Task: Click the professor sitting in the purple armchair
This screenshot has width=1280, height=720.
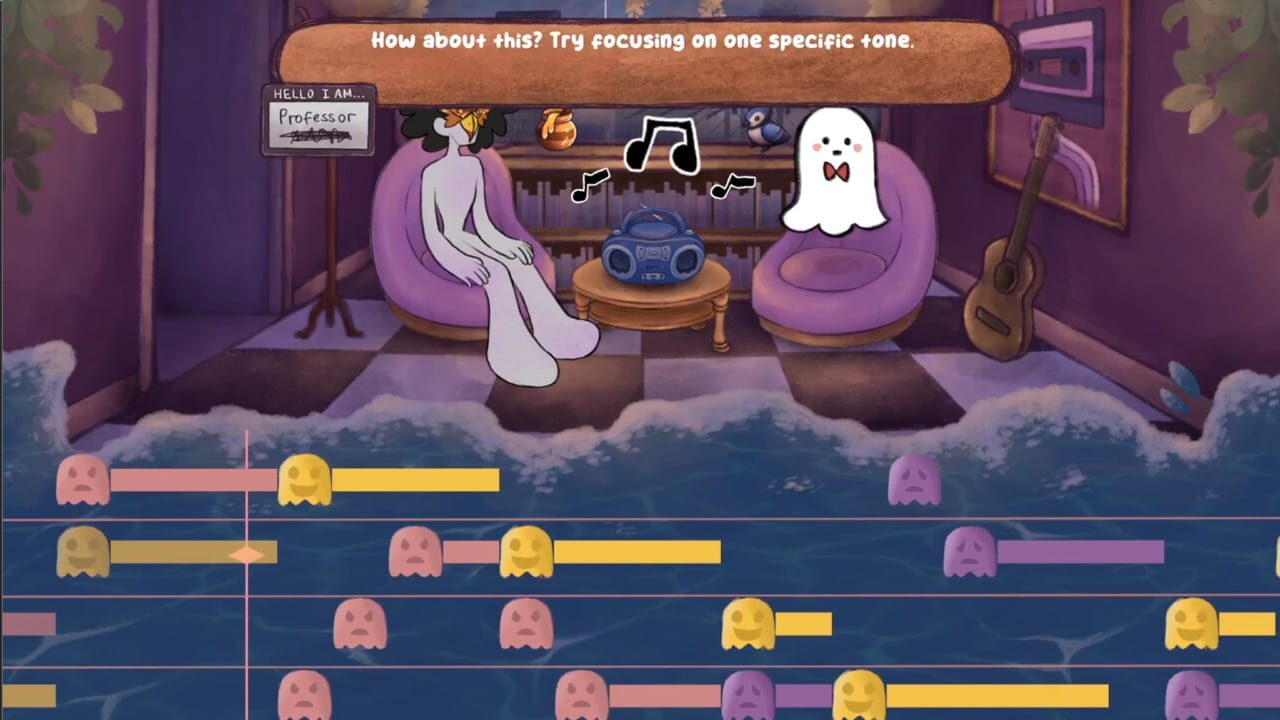Action: click(x=470, y=220)
